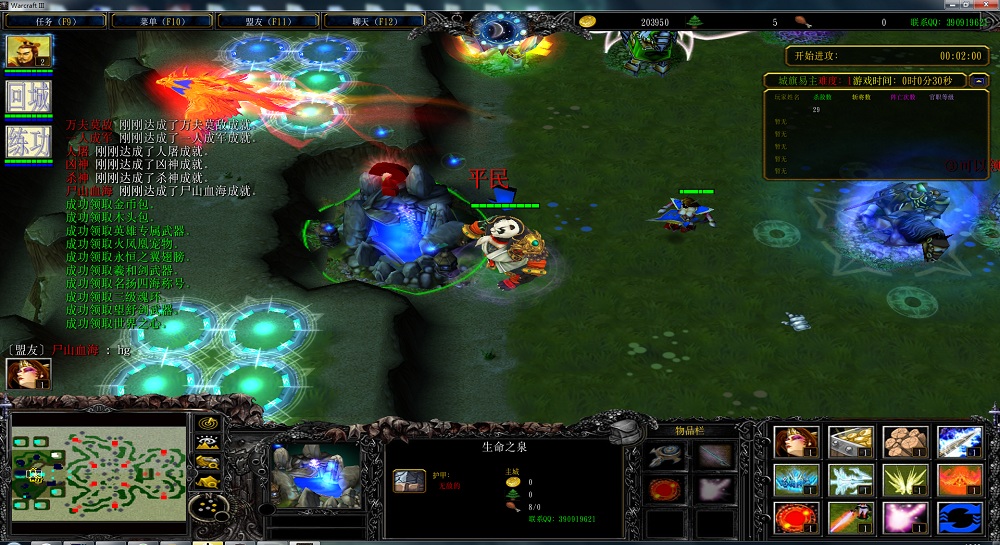Toggle minimap terrain display button
The image size is (1000, 545).
[x=209, y=444]
